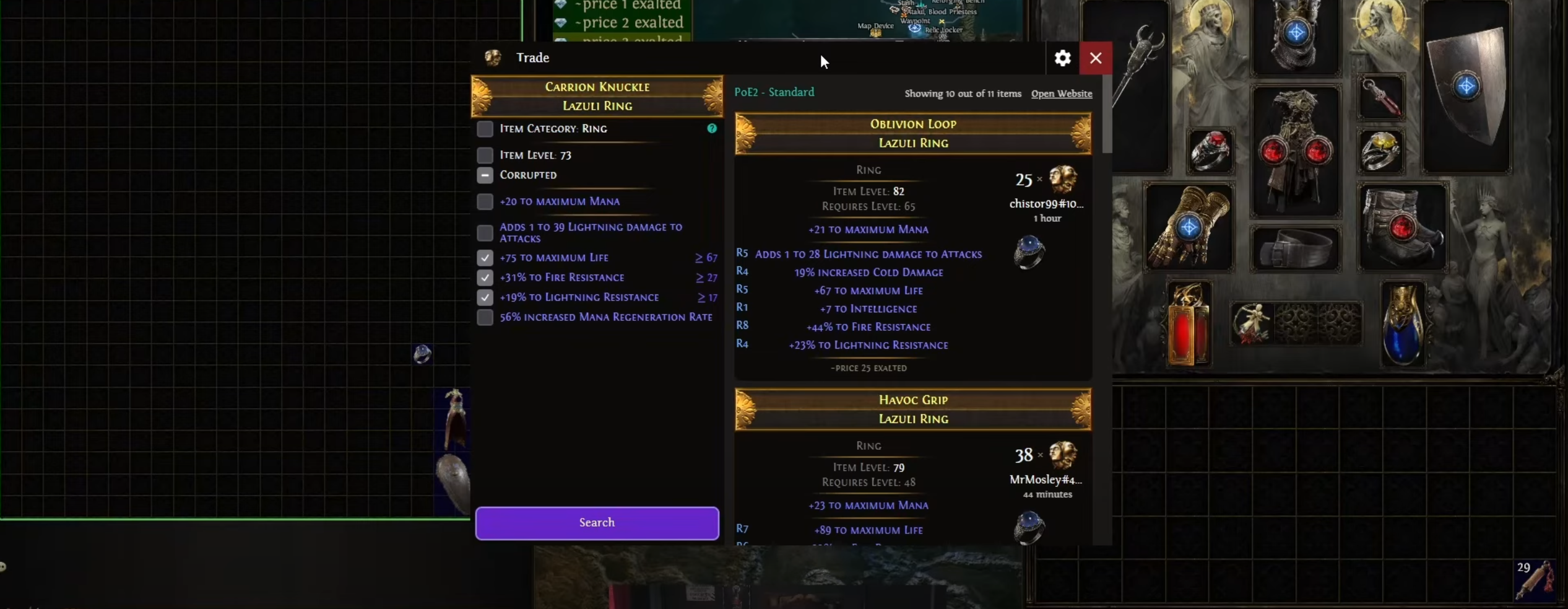Click the trade results scrollbar
1568x609 pixels.
click(1106, 115)
